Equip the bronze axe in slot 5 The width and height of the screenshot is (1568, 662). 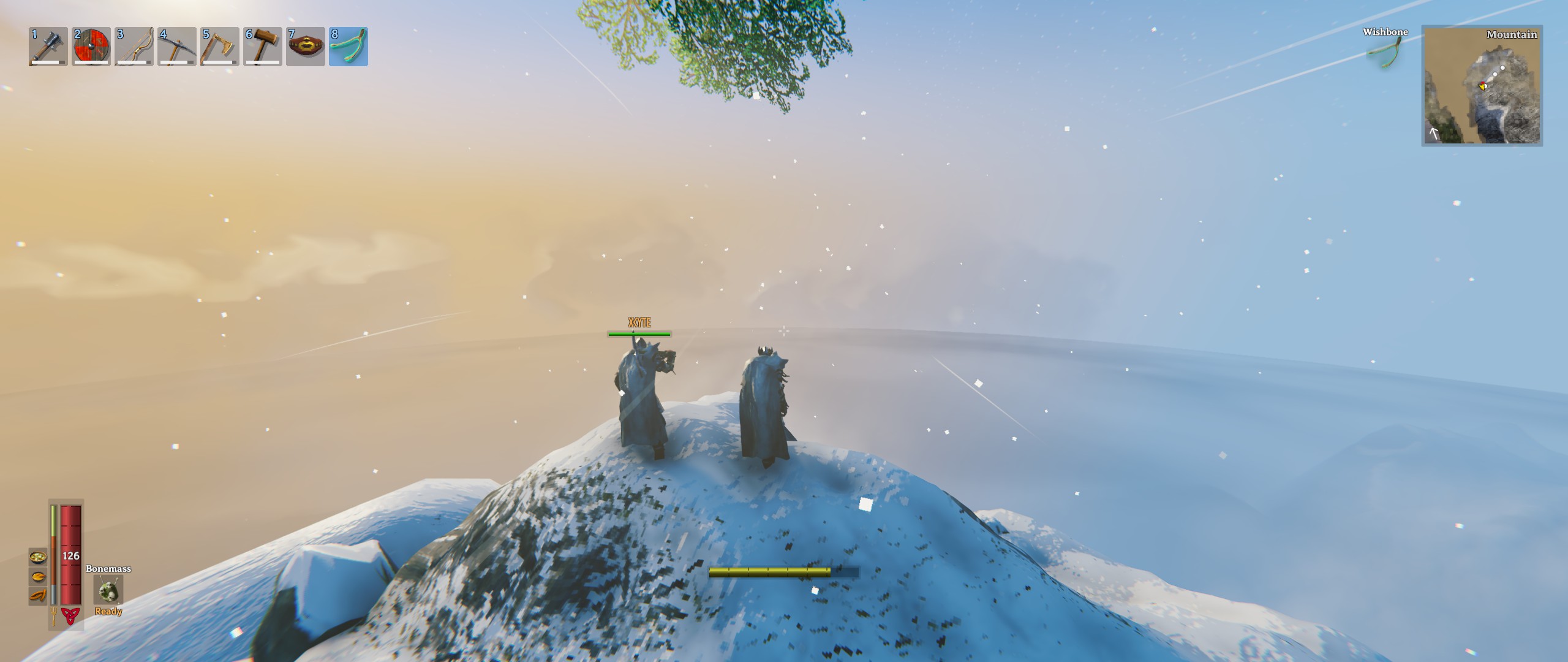tap(220, 47)
